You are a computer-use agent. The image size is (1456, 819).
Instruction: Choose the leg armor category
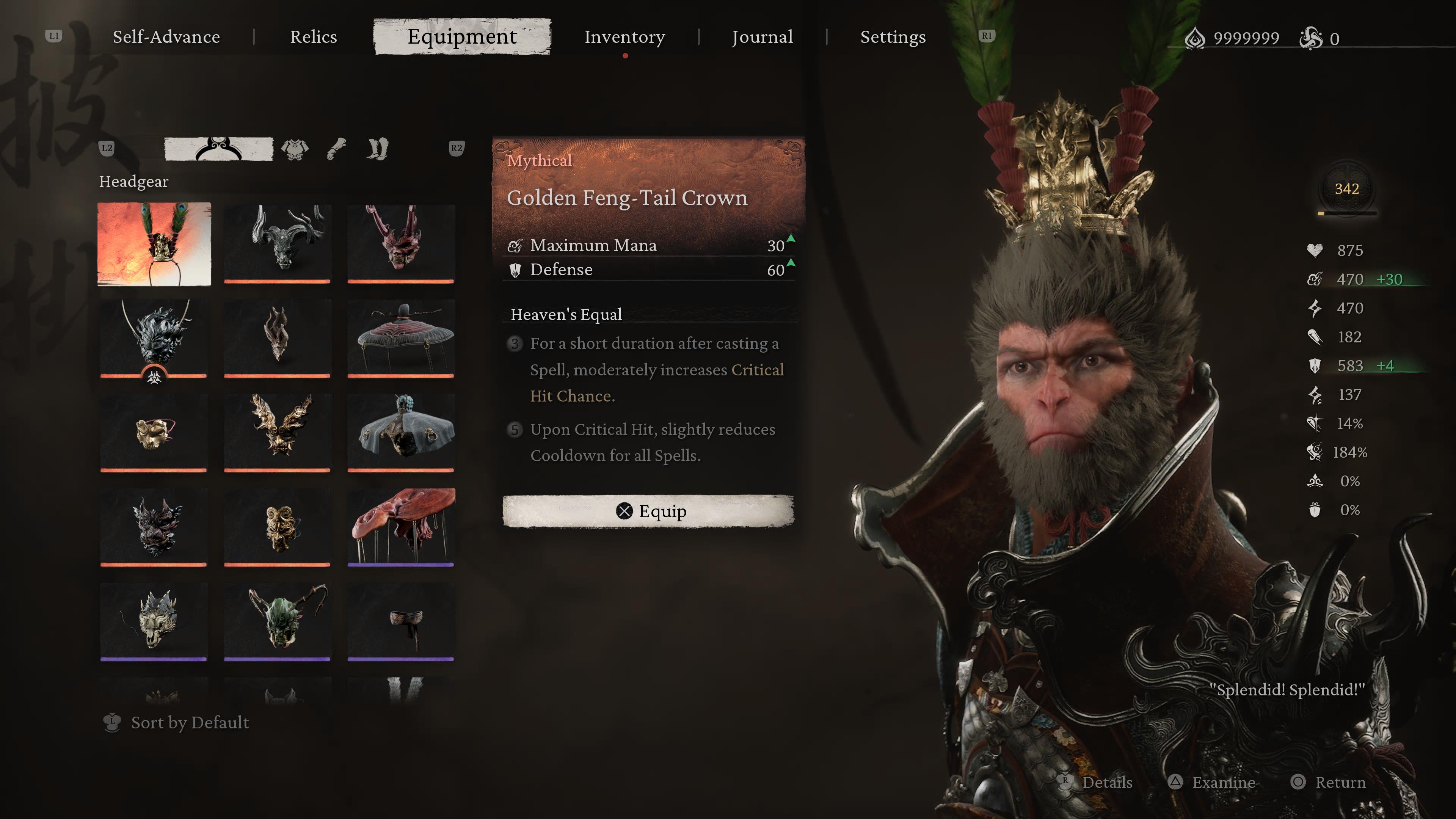pyautogui.click(x=377, y=149)
